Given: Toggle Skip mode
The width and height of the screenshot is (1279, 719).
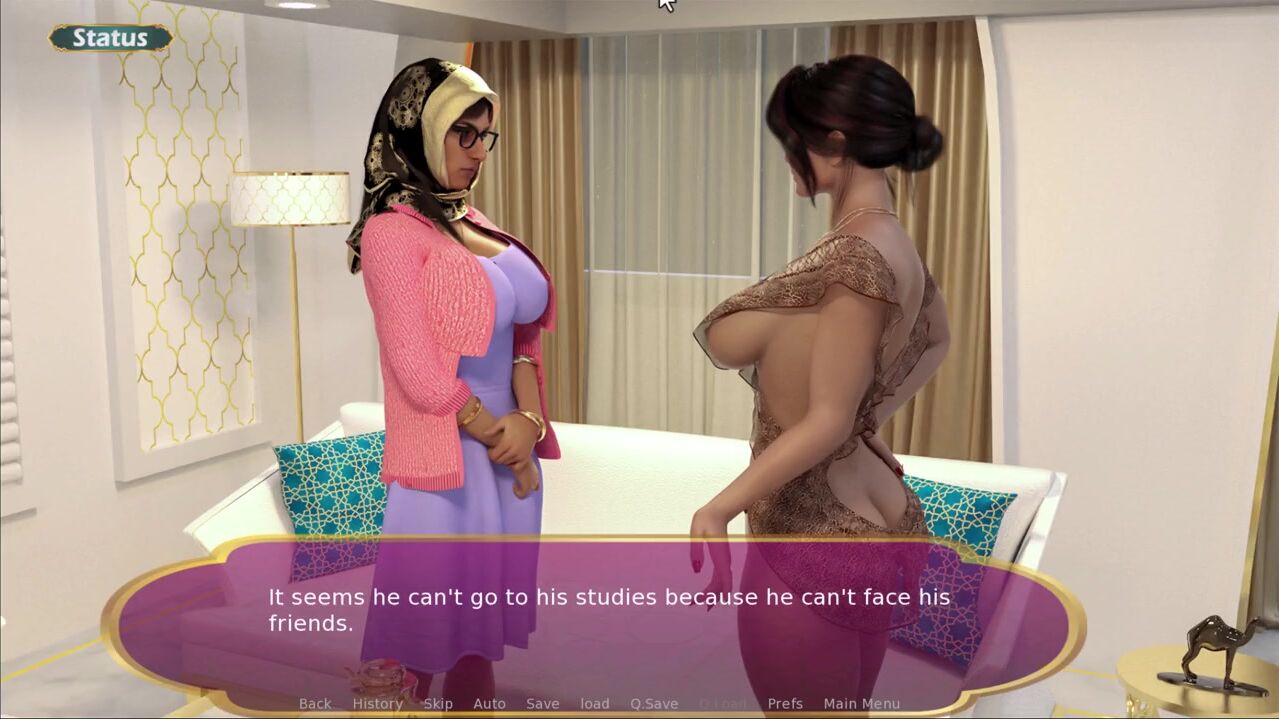Looking at the screenshot, I should [438, 704].
